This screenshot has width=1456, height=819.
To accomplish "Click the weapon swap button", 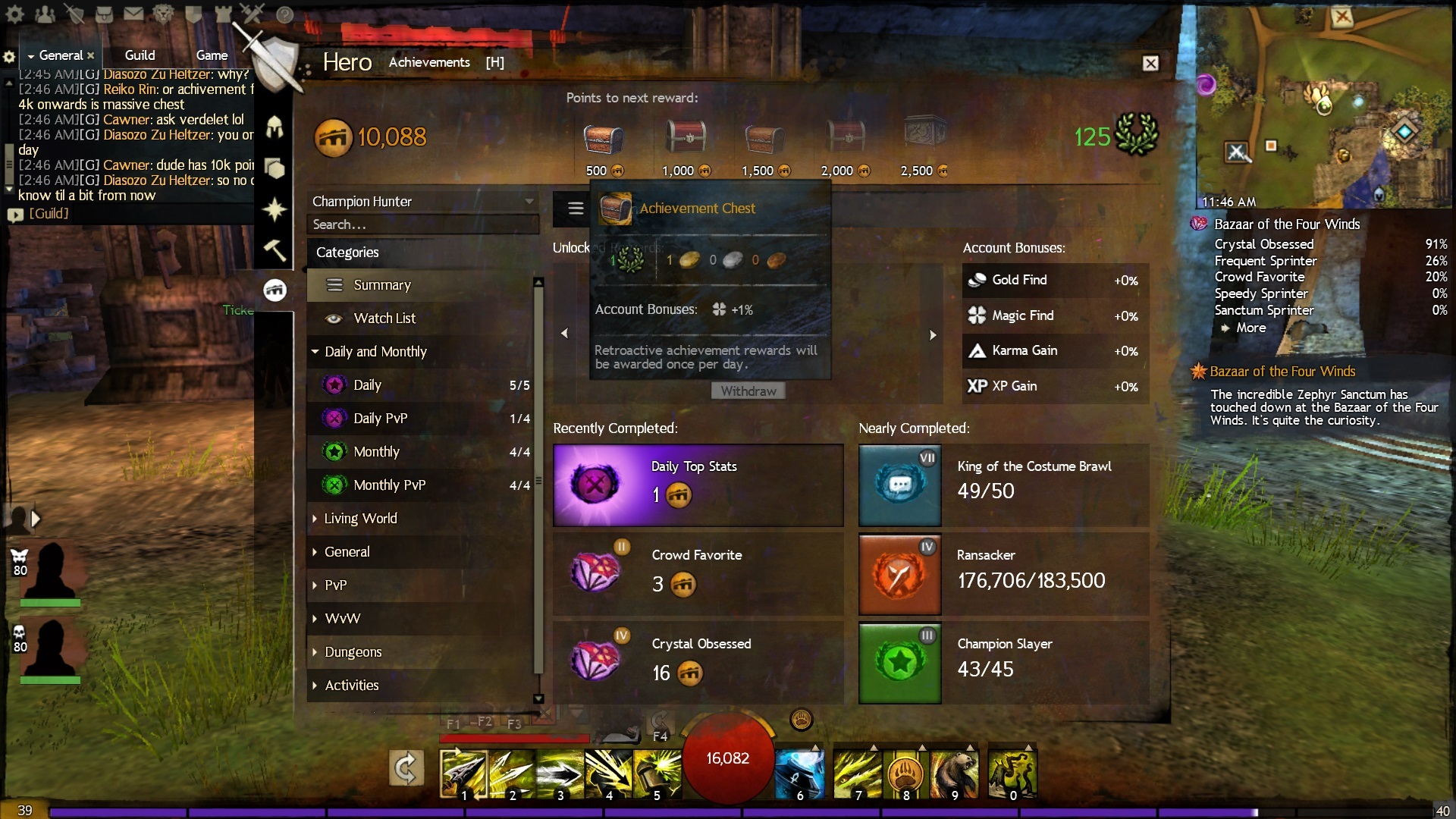I will [x=406, y=769].
